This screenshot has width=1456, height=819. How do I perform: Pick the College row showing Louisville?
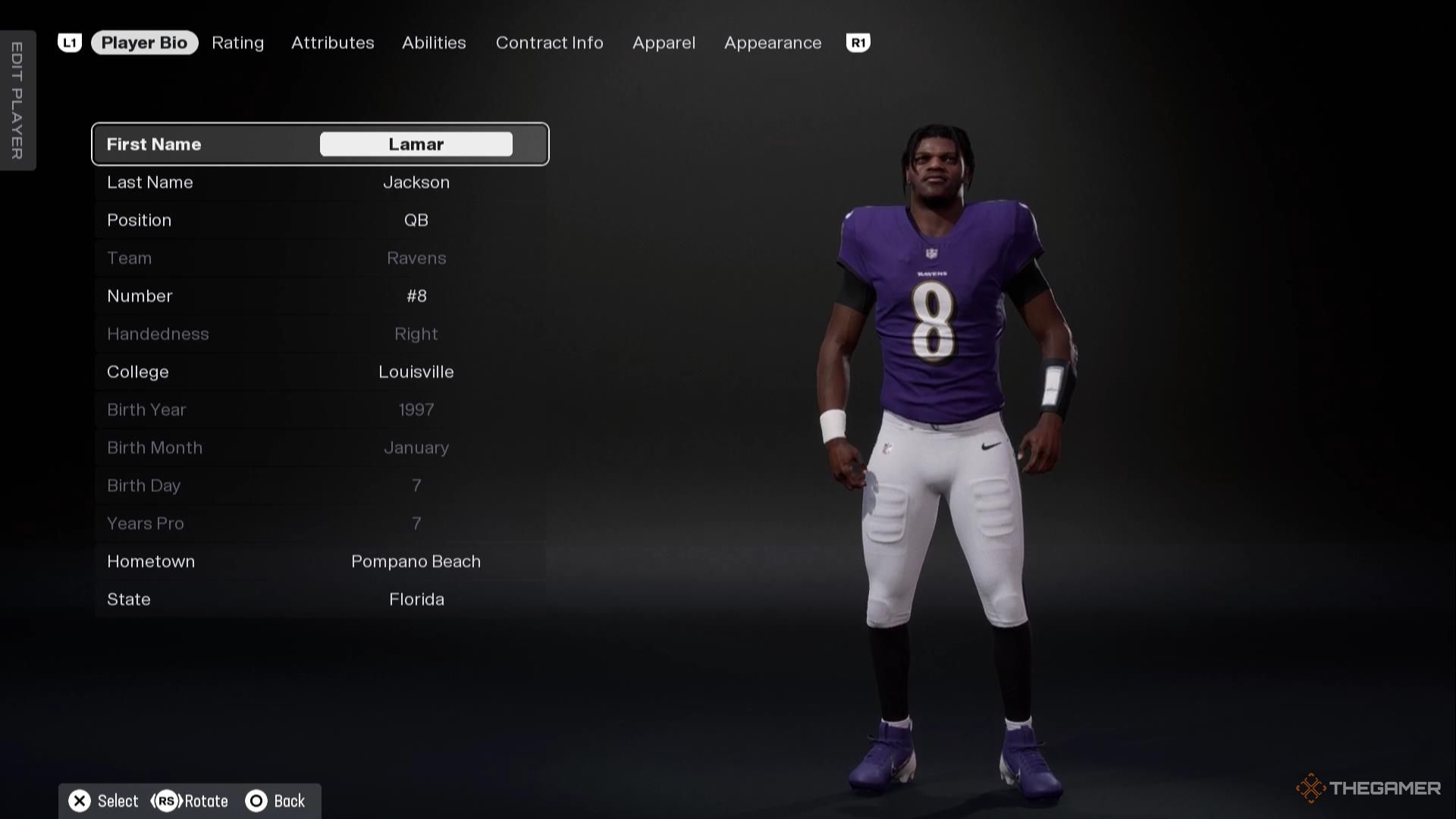[320, 372]
